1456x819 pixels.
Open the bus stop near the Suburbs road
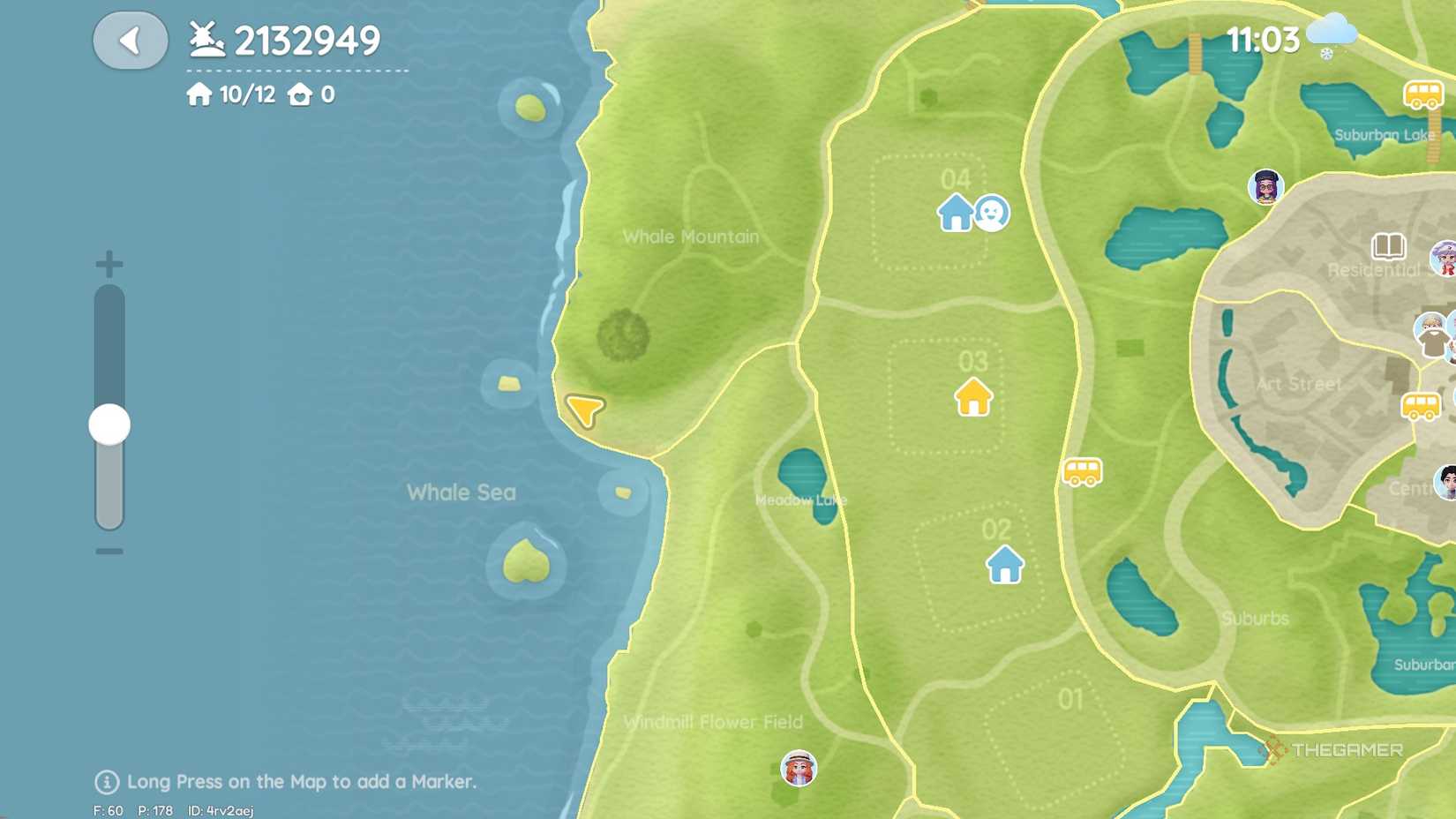[1081, 472]
